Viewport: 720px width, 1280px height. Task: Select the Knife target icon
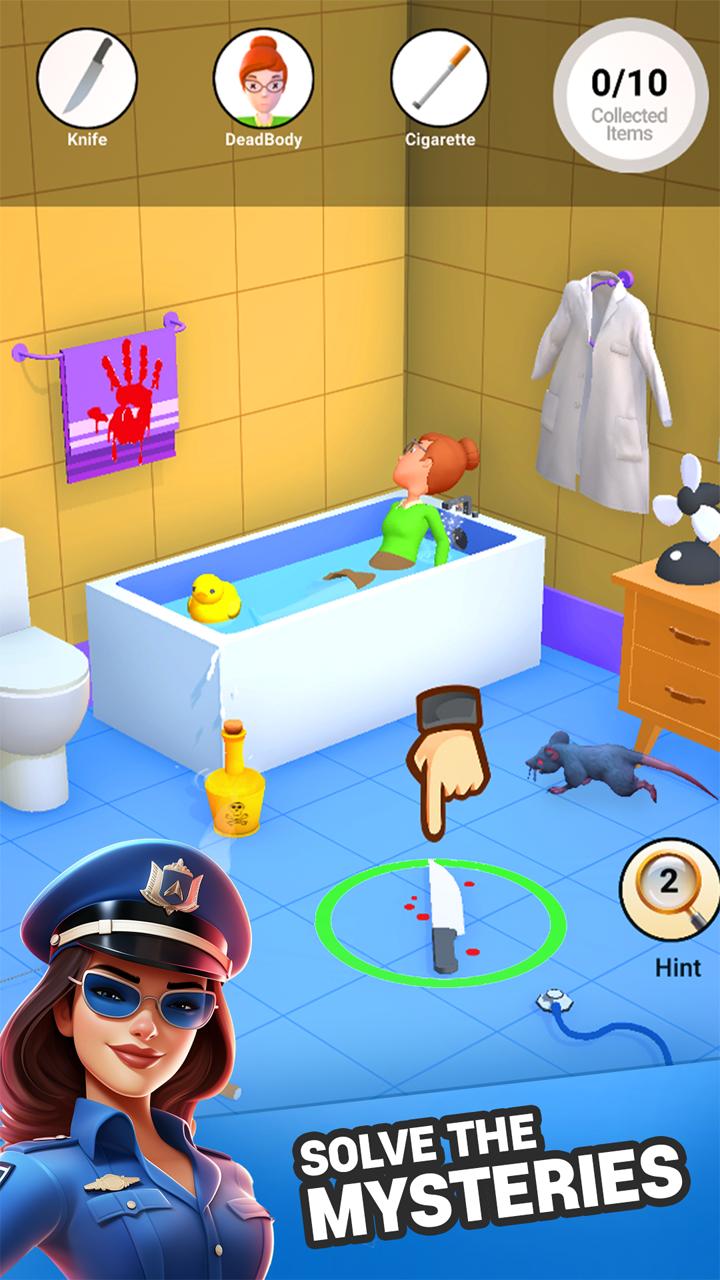click(x=87, y=78)
